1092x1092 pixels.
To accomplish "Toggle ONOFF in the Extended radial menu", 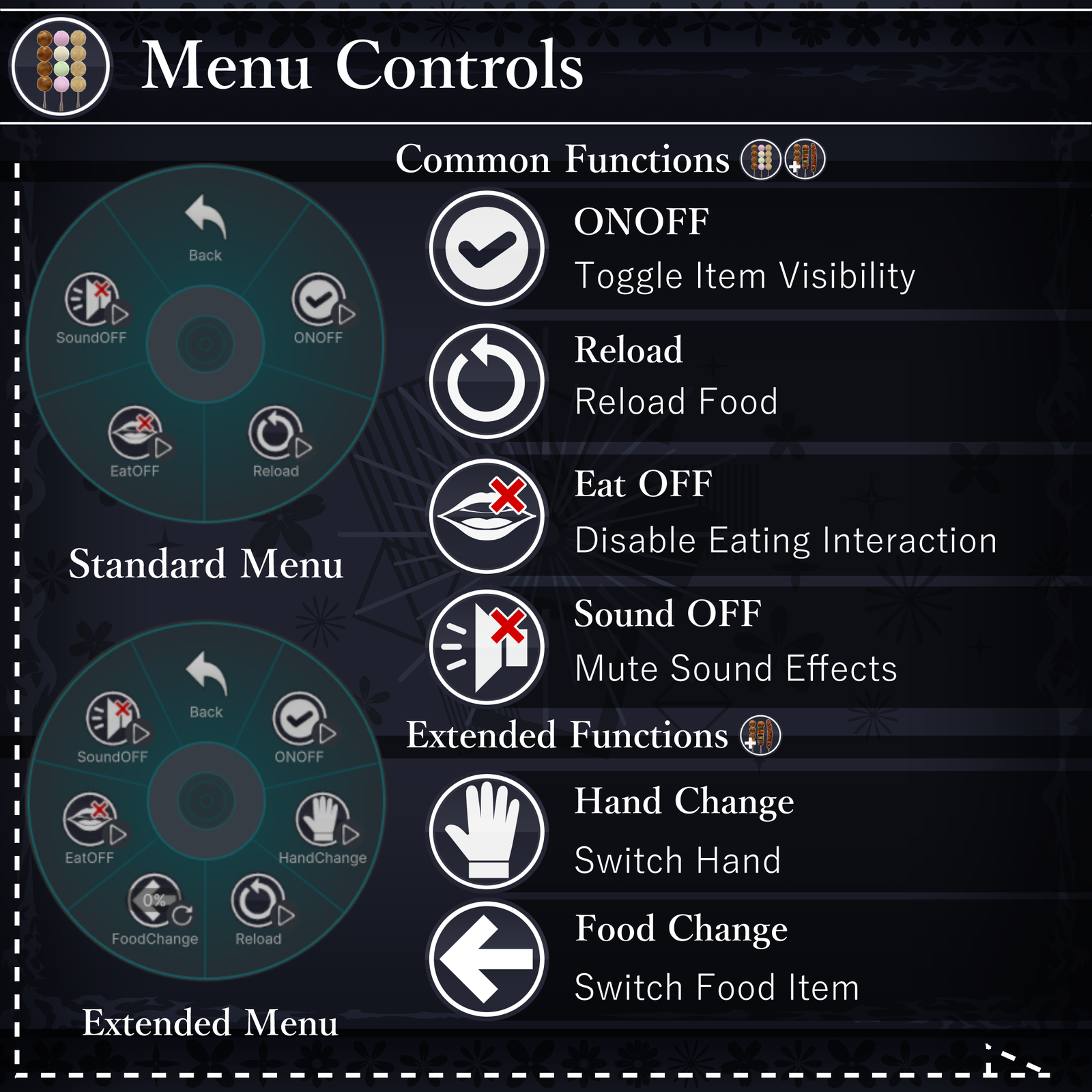I will (x=300, y=725).
